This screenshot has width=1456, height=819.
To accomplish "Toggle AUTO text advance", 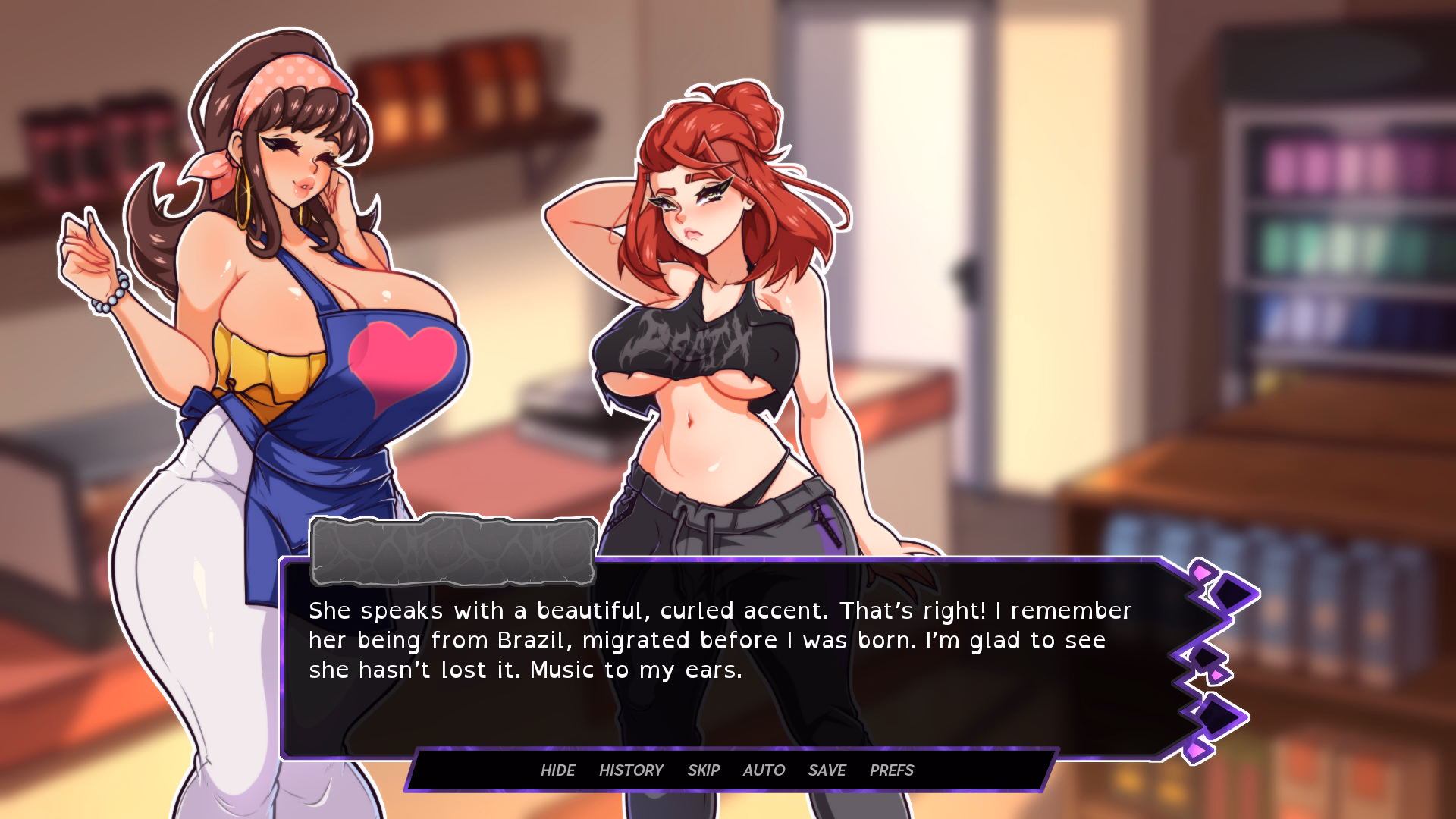I will (764, 770).
